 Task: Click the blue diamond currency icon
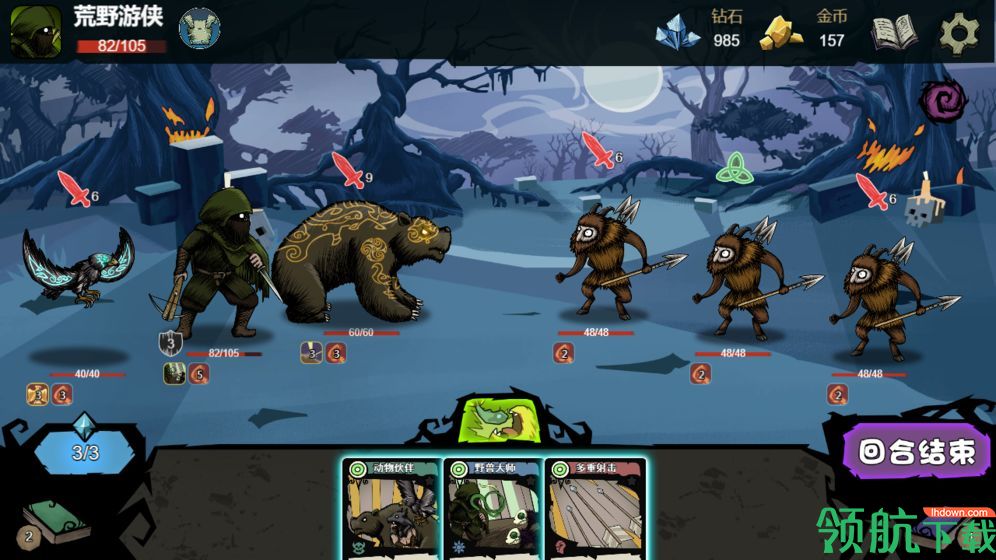tap(677, 32)
